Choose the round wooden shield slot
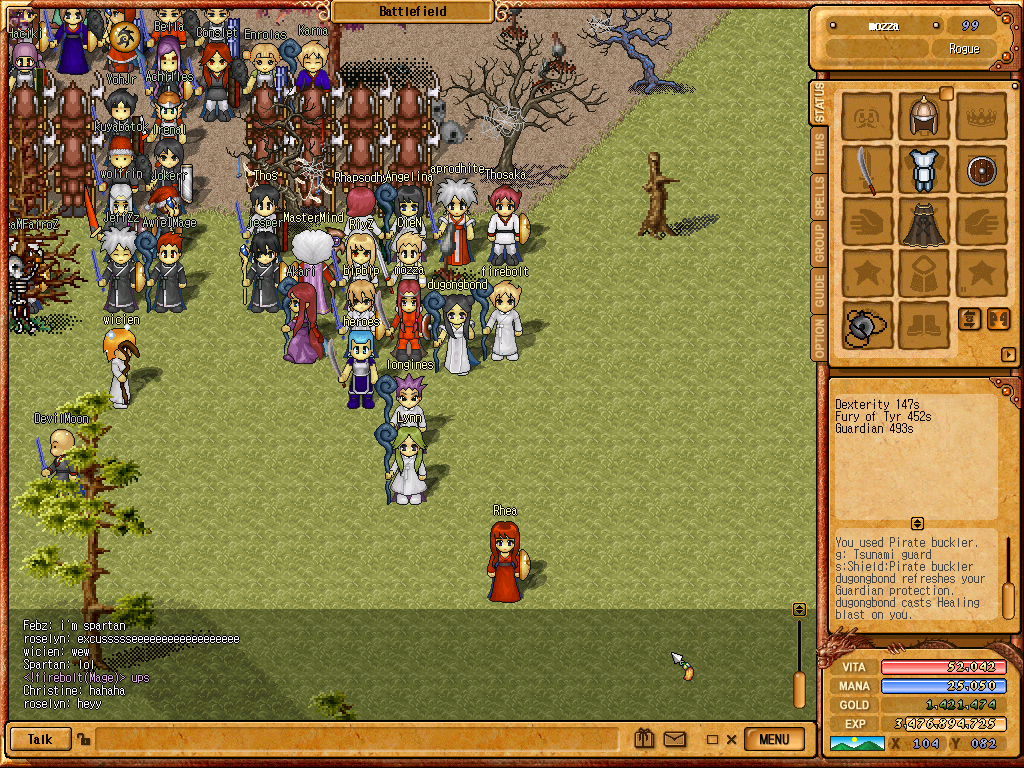 (x=981, y=169)
